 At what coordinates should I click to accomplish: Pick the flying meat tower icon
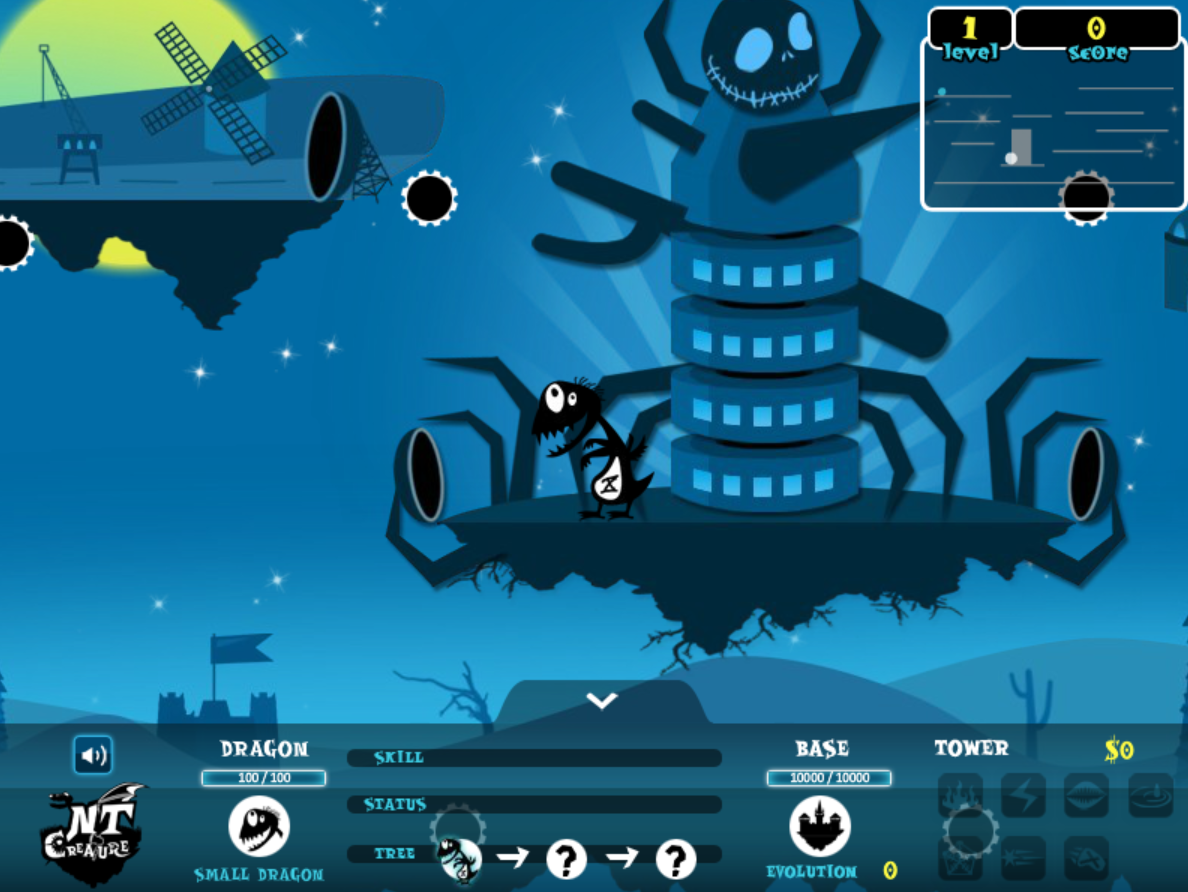tap(1086, 857)
